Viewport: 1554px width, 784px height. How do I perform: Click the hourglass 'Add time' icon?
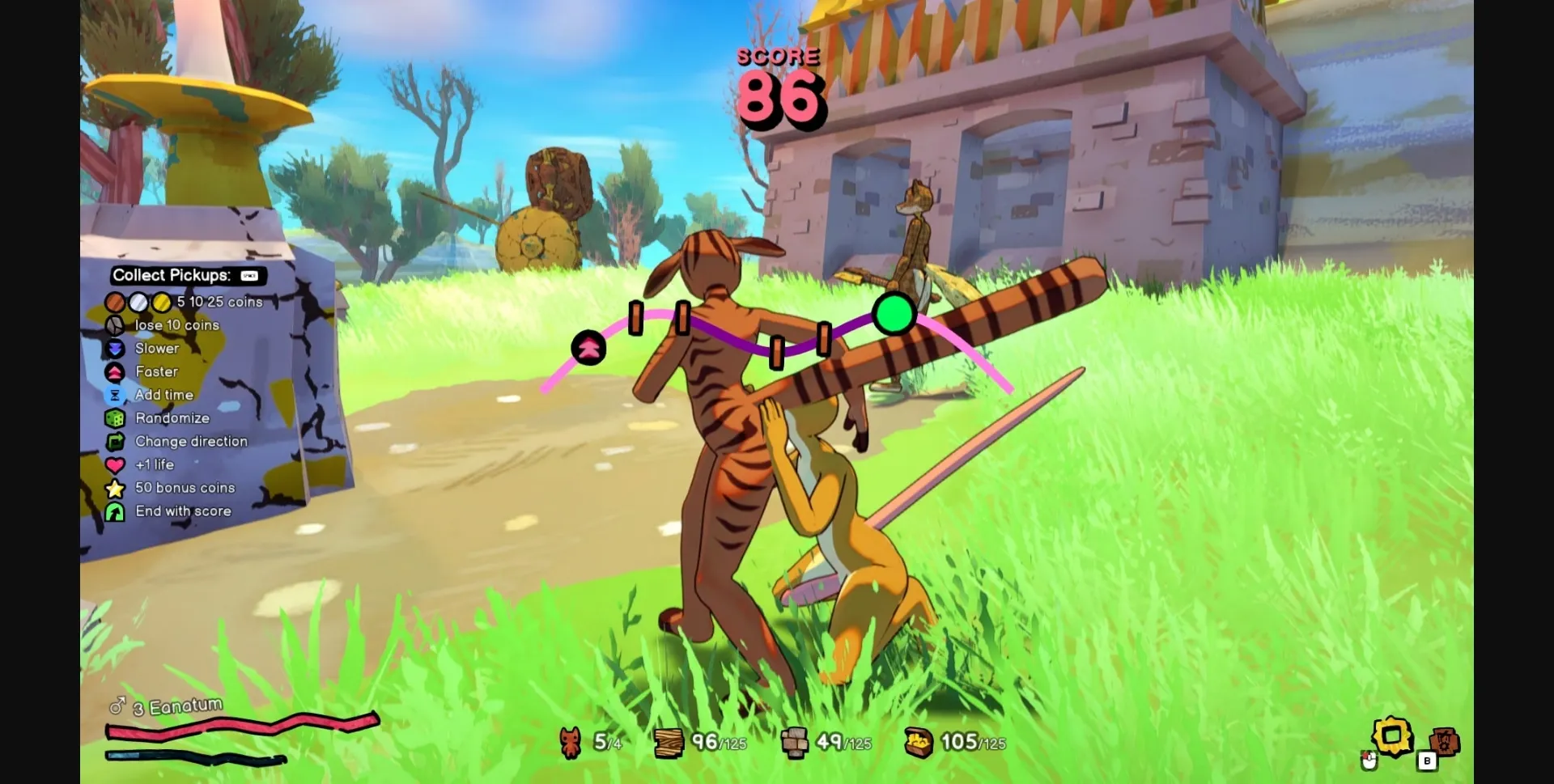116,395
